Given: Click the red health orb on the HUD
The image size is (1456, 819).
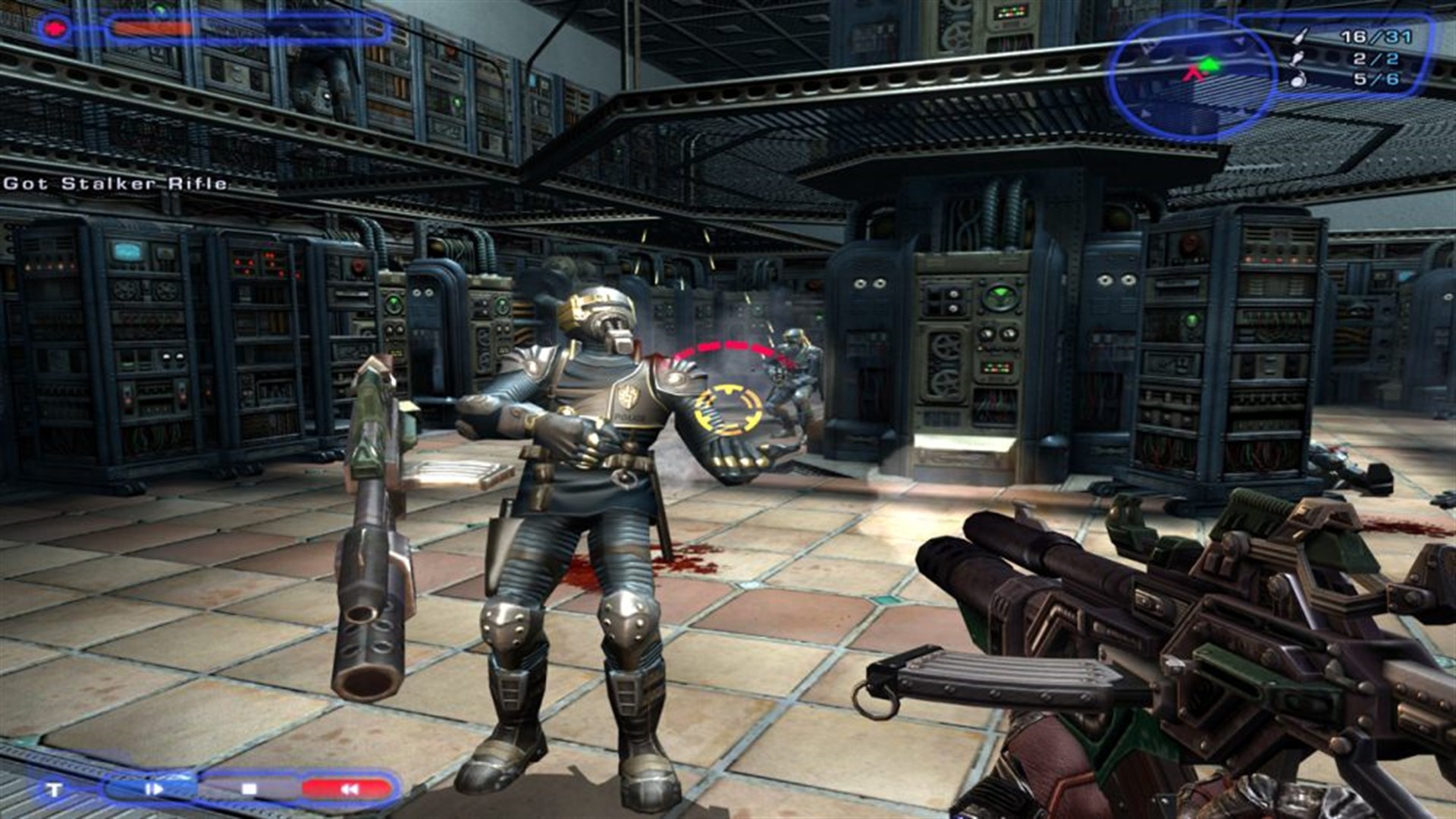Looking at the screenshot, I should pyautogui.click(x=56, y=28).
